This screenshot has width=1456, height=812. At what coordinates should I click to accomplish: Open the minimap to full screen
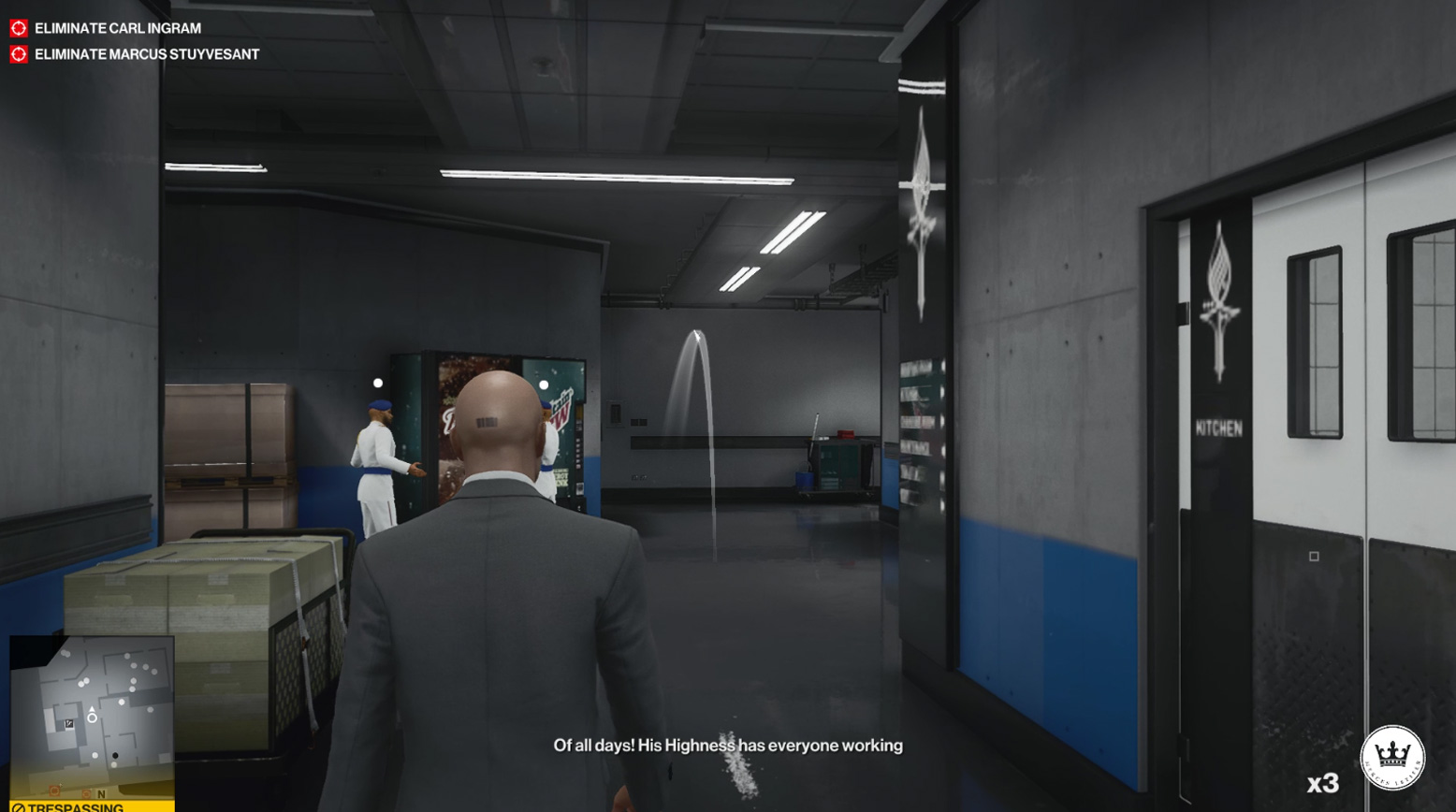92,718
